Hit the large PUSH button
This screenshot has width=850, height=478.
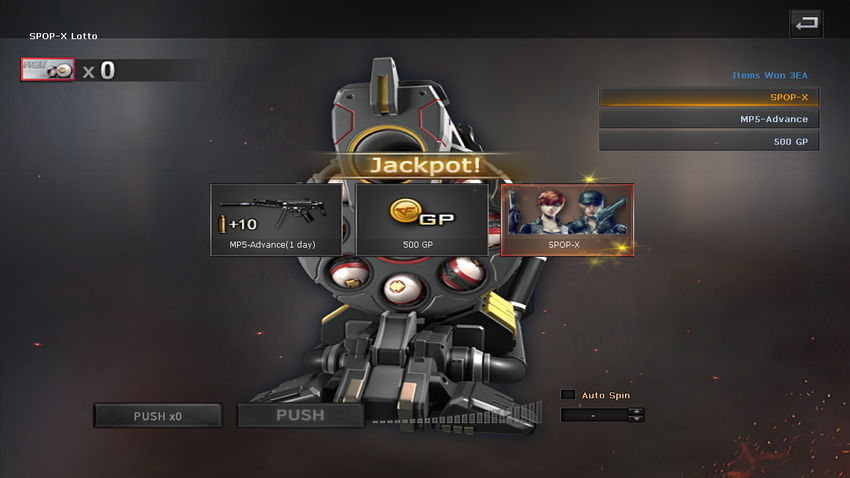tap(300, 415)
